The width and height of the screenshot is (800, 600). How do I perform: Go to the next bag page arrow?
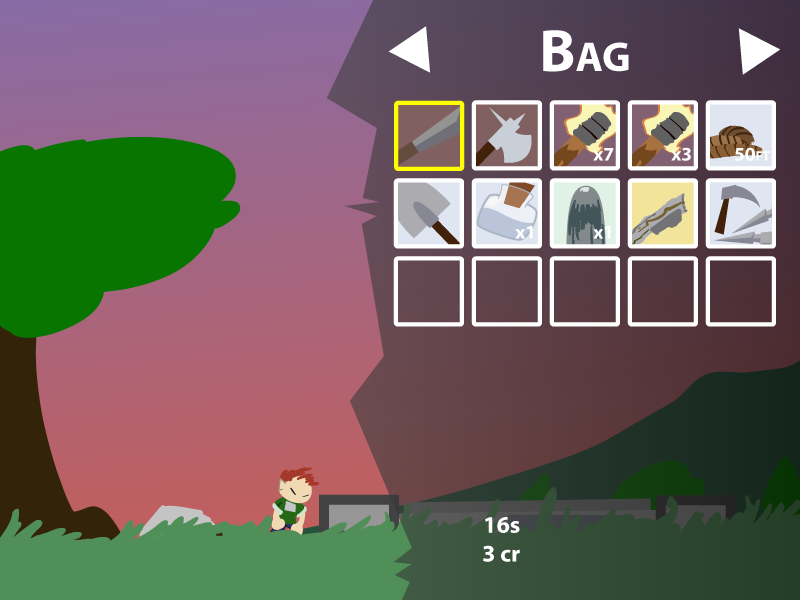757,50
